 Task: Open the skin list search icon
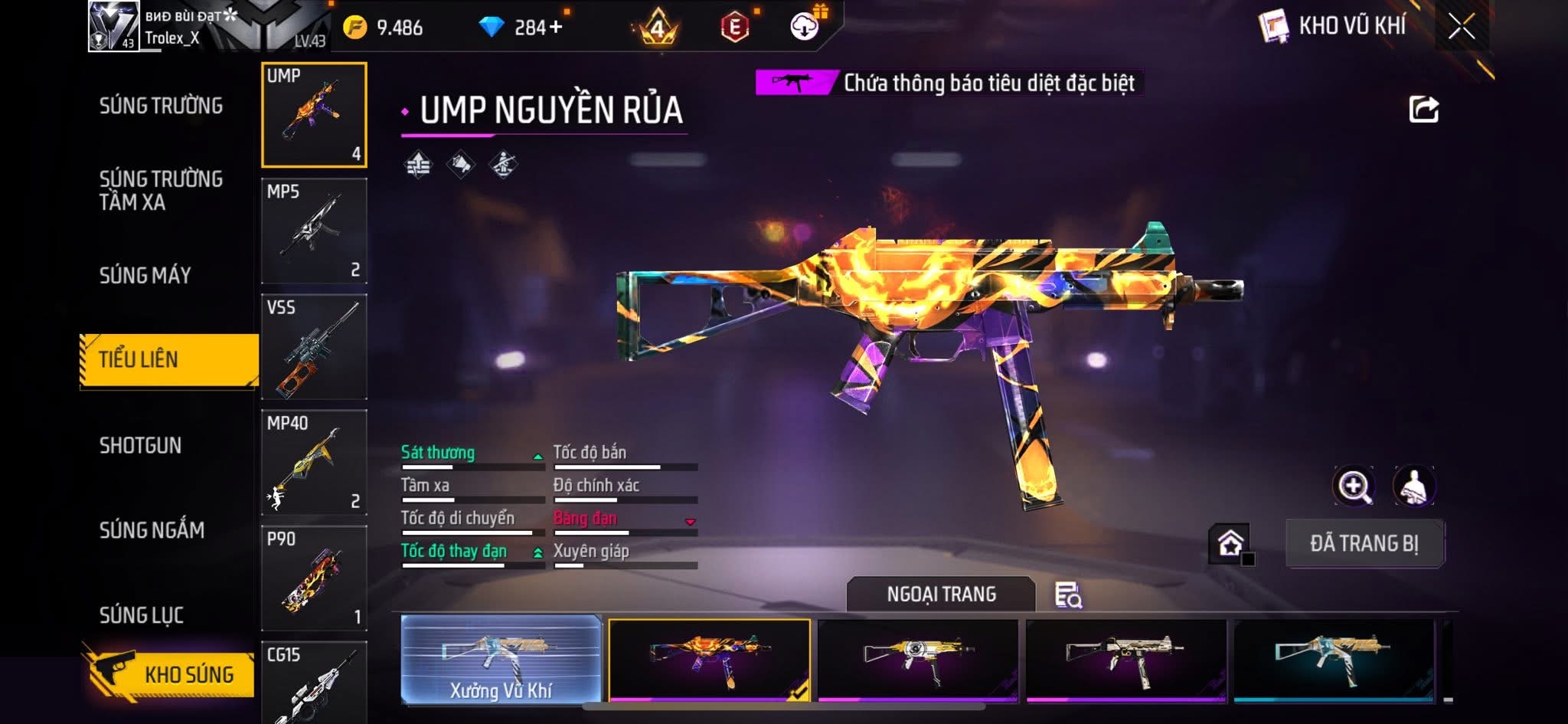[1068, 595]
